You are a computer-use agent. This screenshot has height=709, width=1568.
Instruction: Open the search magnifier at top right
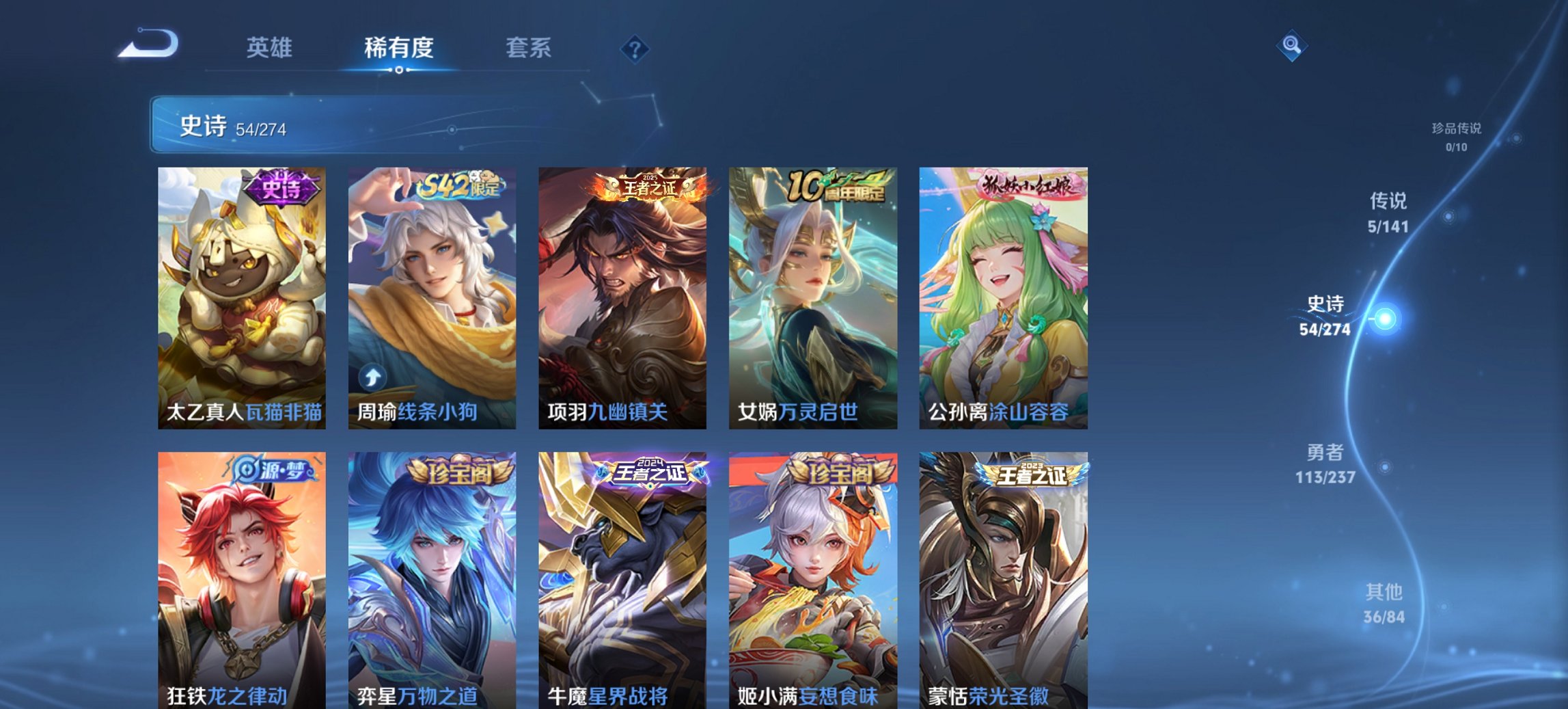coord(1290,46)
